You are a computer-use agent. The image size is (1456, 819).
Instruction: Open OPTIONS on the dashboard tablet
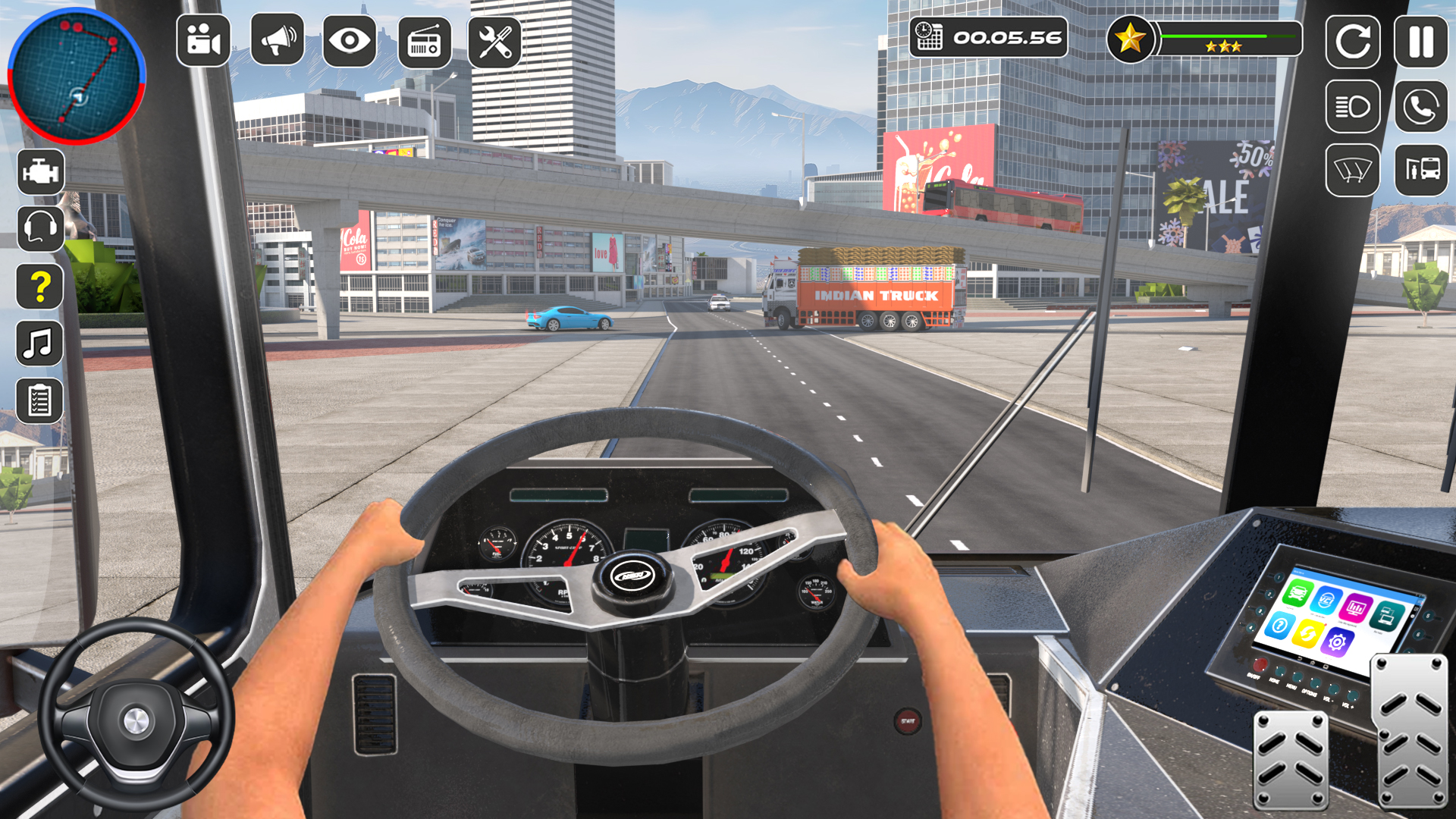1315,683
